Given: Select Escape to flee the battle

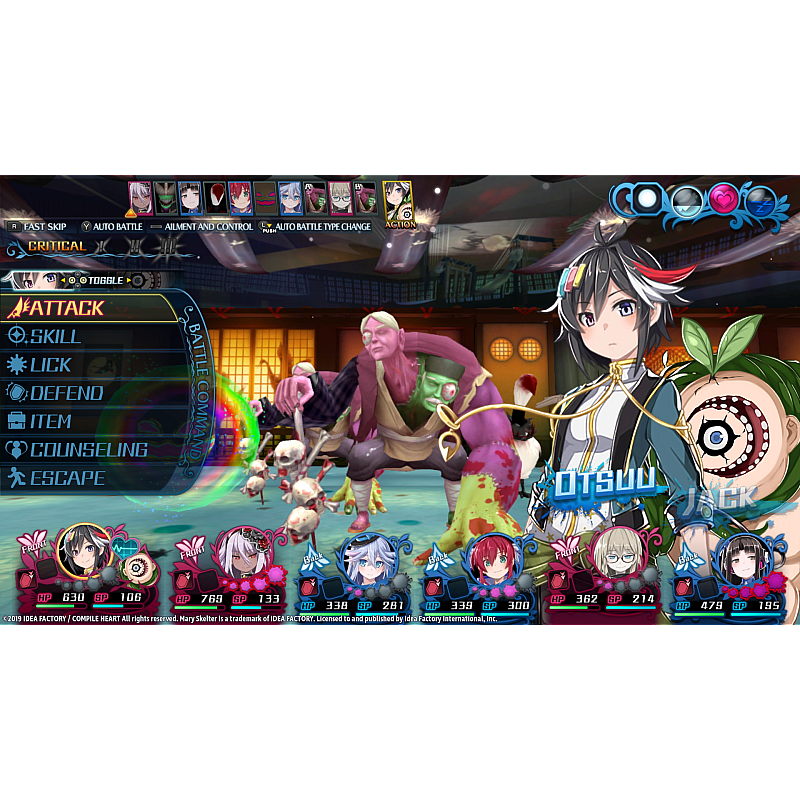Looking at the screenshot, I should click(66, 478).
